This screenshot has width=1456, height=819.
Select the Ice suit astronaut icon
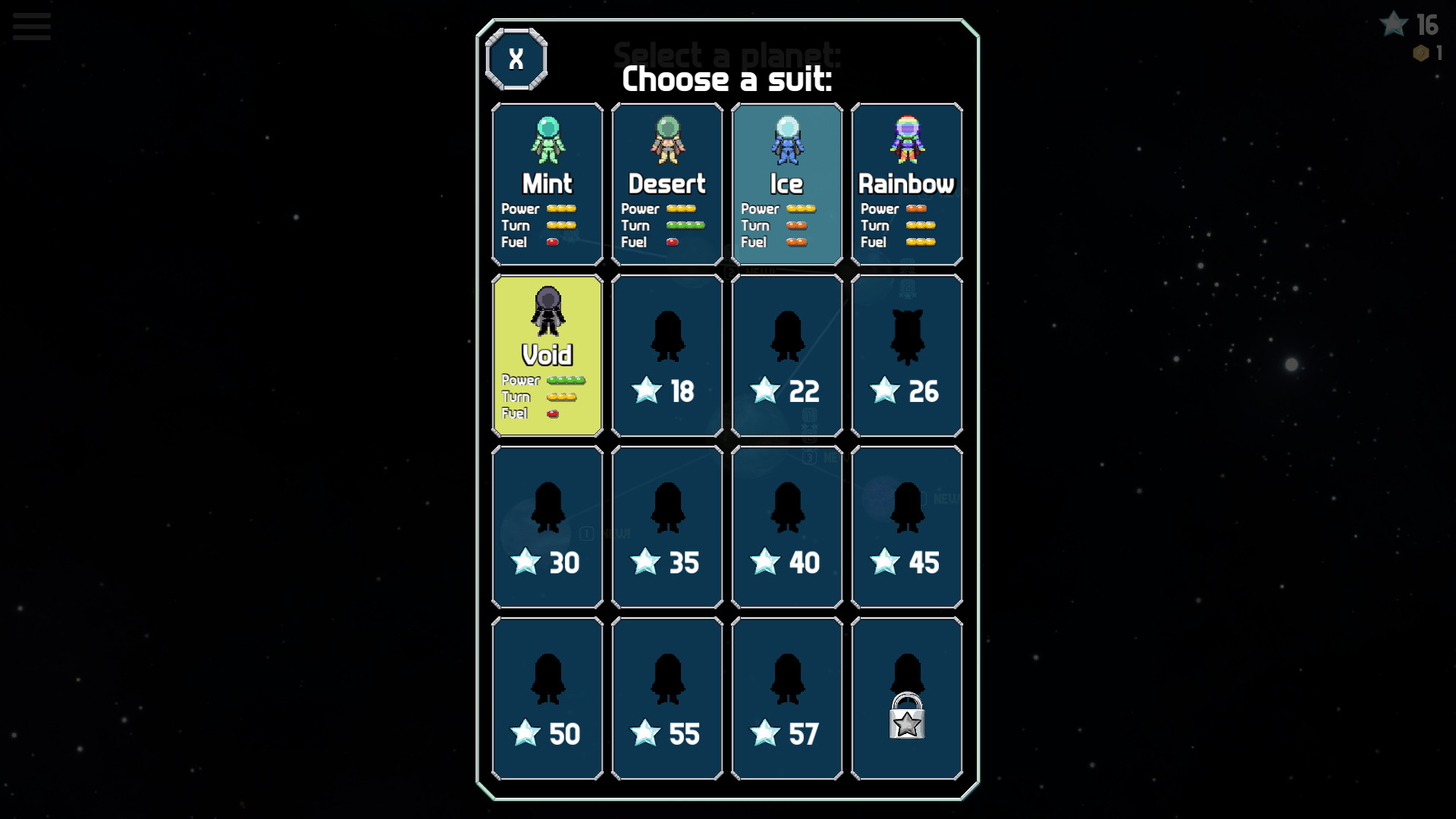click(x=786, y=140)
